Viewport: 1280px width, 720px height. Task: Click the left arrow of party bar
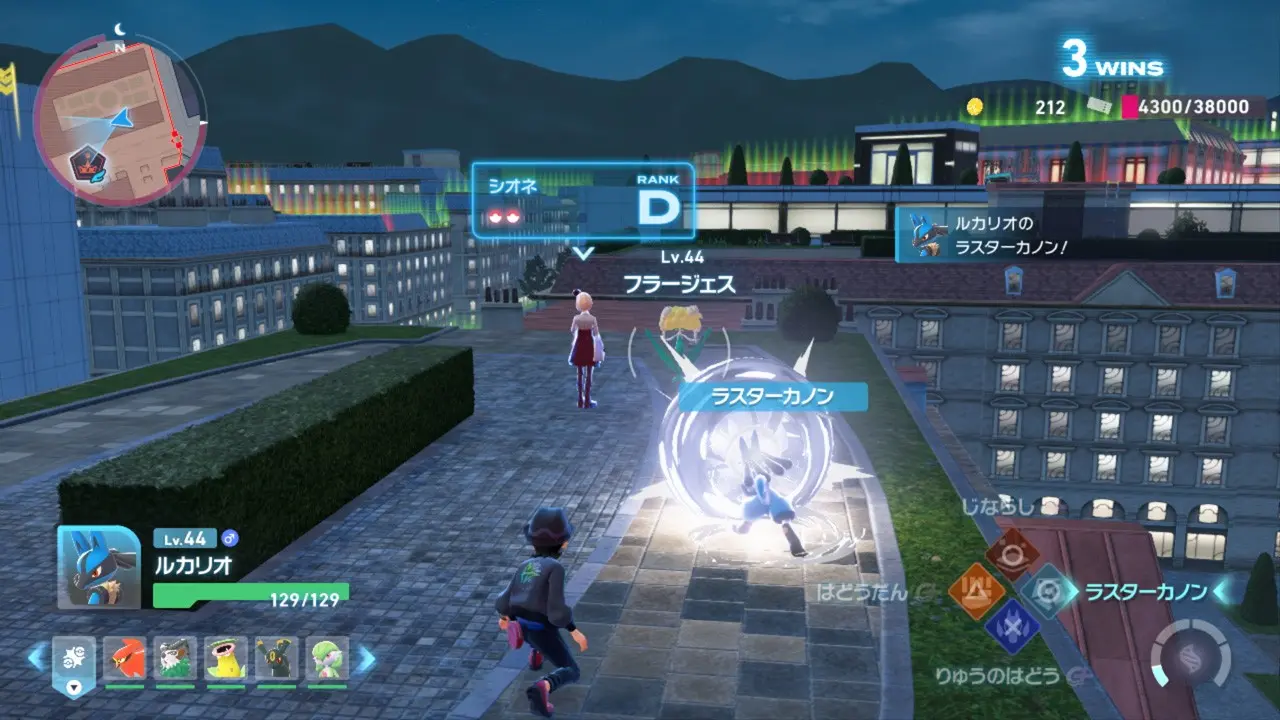(x=36, y=657)
